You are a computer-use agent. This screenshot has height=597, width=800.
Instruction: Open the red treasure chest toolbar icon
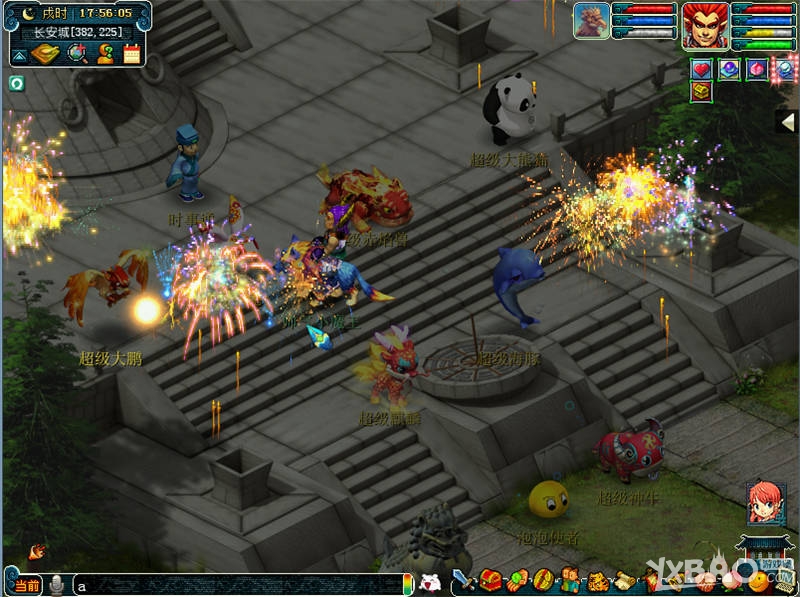[x=490, y=580]
